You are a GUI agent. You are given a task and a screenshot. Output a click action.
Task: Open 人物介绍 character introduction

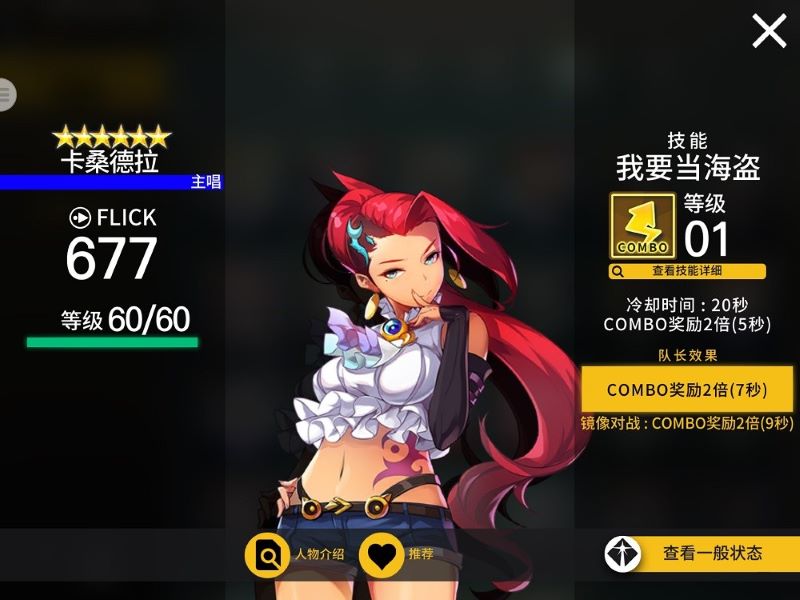point(299,554)
